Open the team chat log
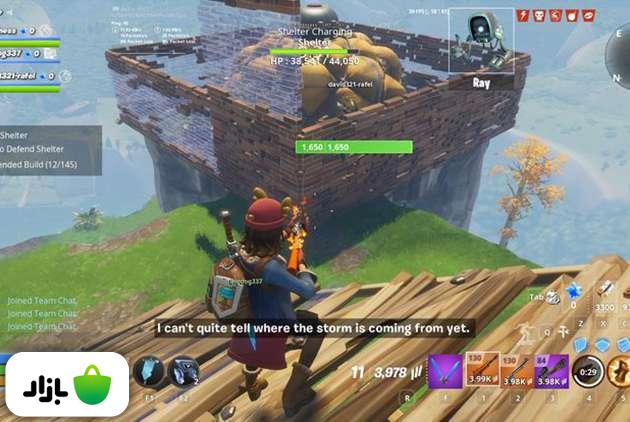Image resolution: width=630 pixels, height=422 pixels. (x=42, y=312)
